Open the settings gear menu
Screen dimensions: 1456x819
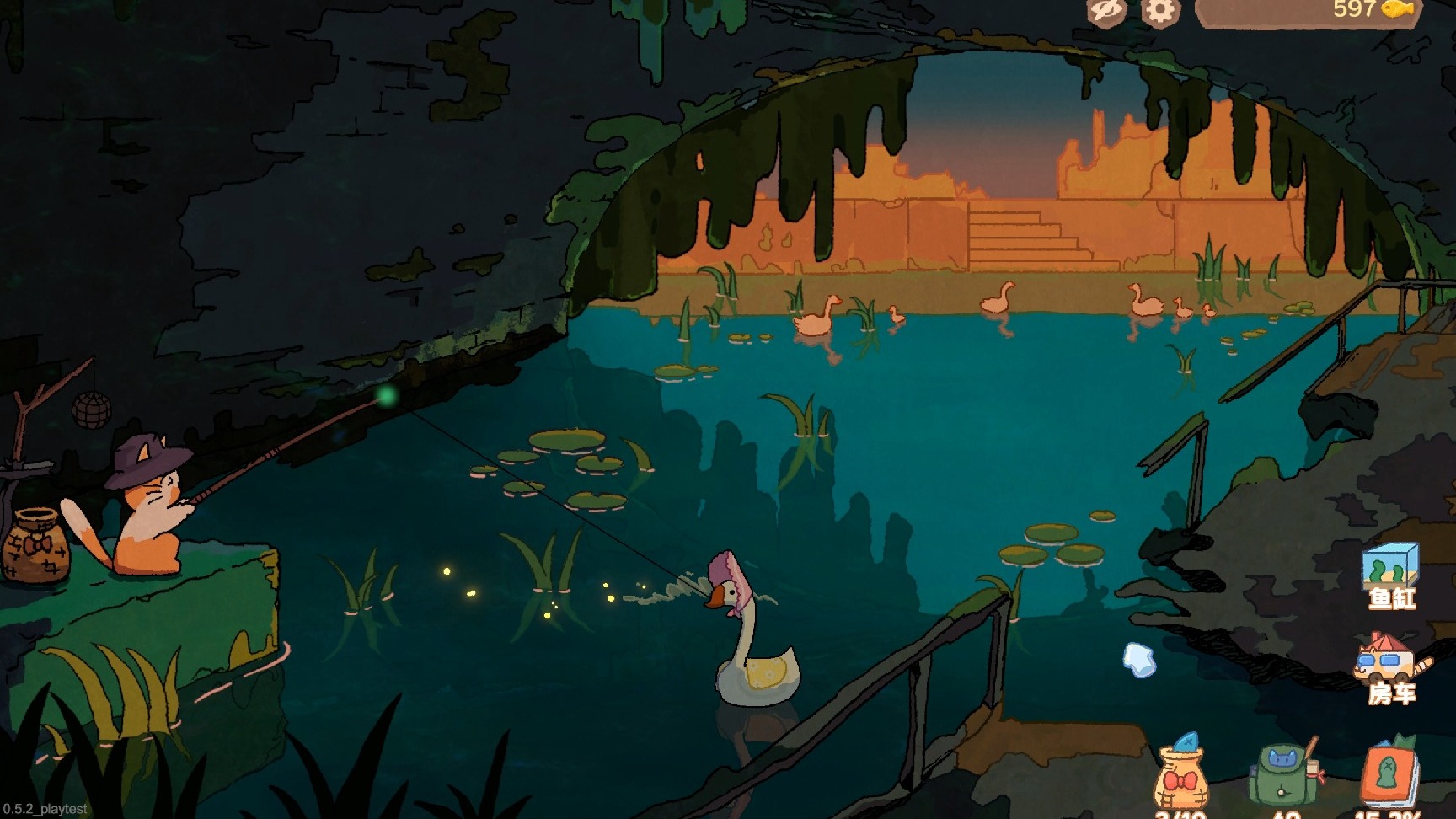point(1160,12)
